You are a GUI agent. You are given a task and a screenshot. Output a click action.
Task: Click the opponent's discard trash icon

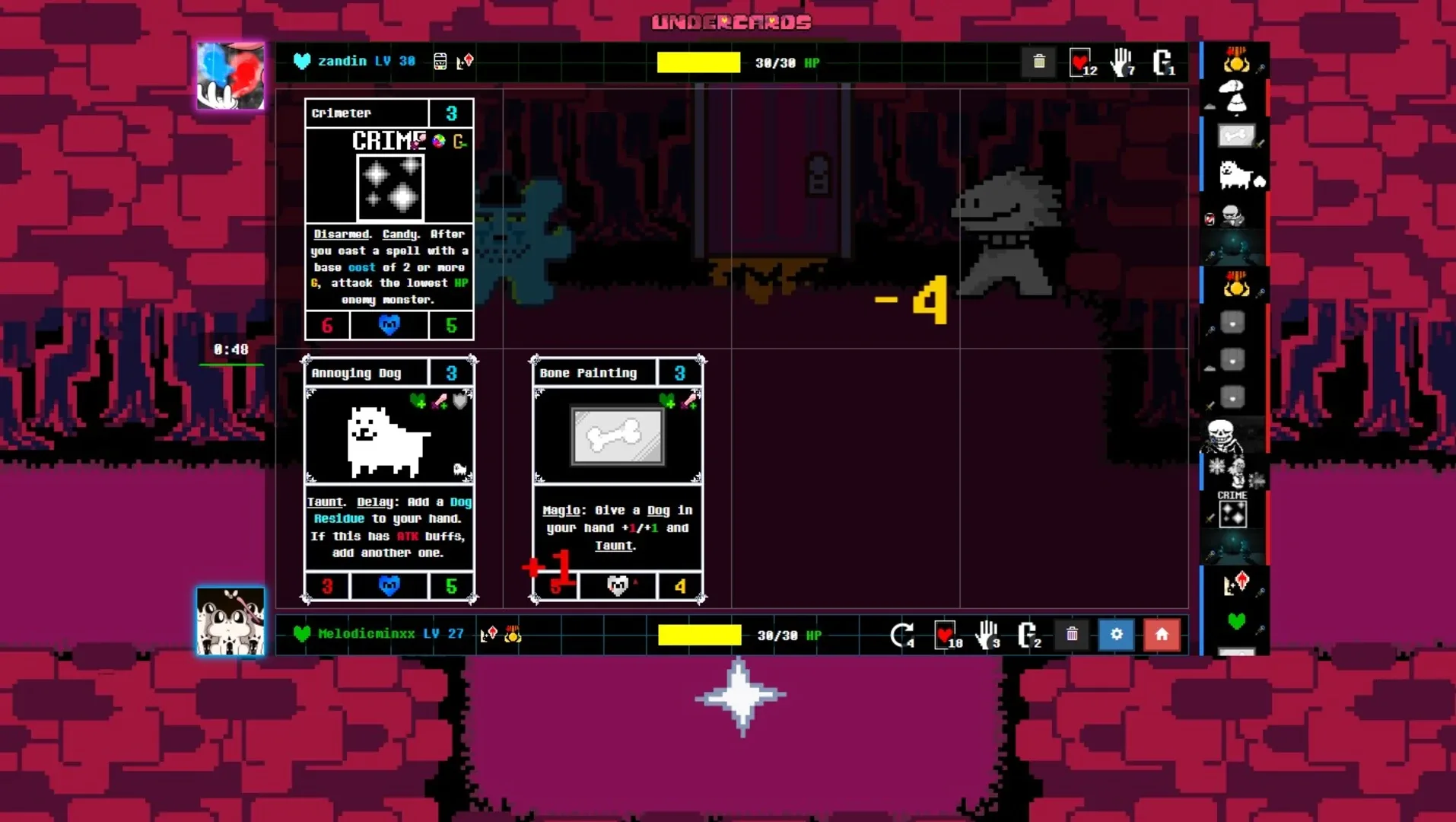click(x=1039, y=62)
